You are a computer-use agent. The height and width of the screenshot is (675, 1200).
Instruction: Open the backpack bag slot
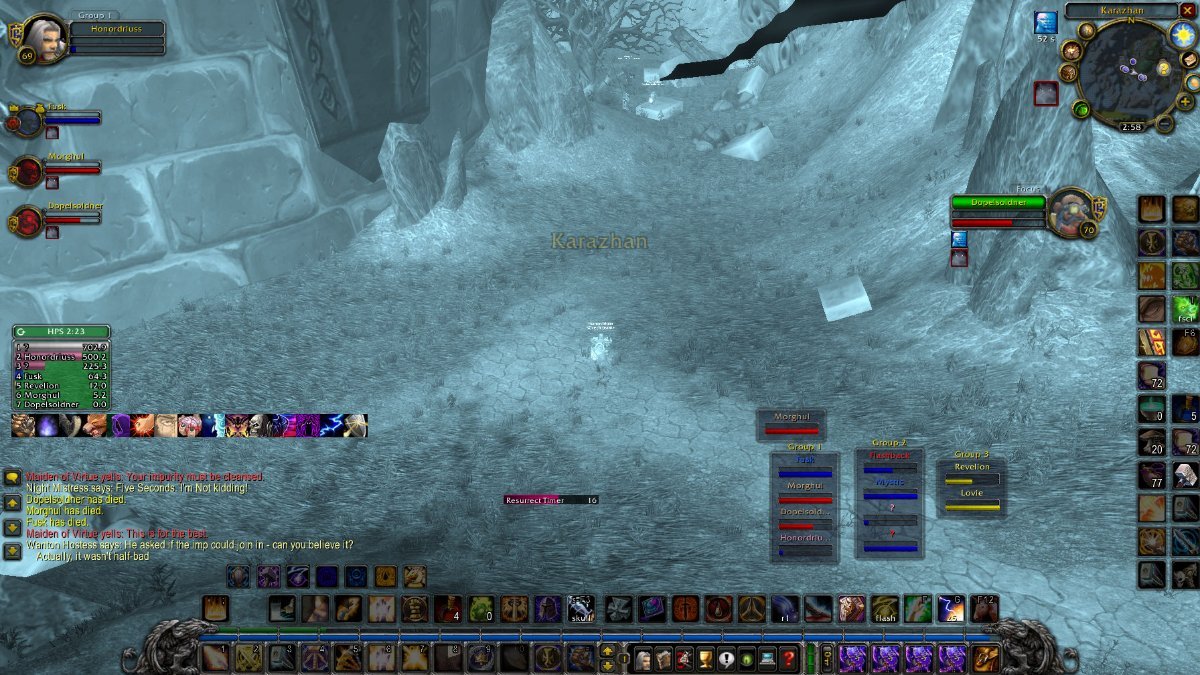(x=985, y=658)
